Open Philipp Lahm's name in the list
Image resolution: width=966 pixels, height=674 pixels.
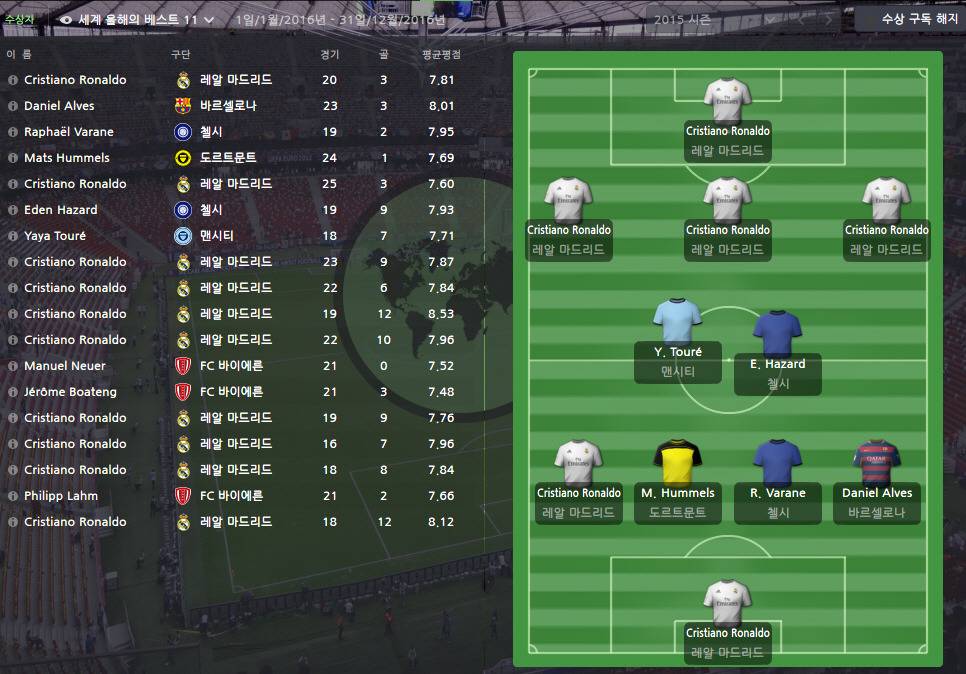coord(61,496)
